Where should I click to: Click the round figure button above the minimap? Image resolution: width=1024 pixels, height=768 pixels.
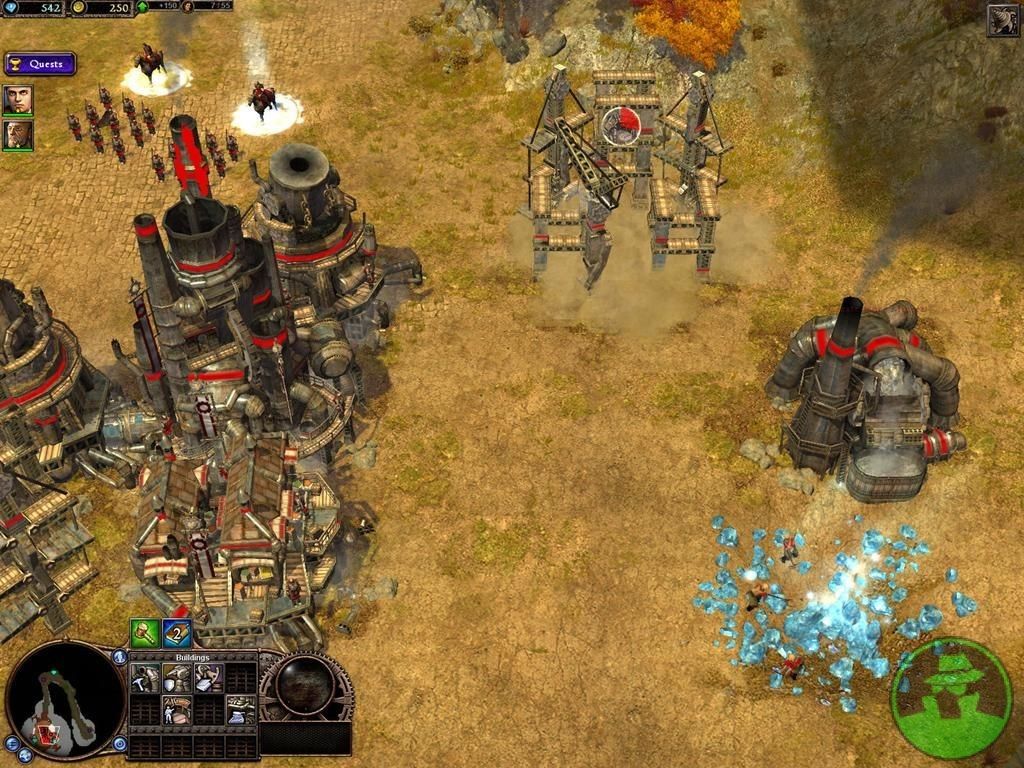[x=119, y=657]
